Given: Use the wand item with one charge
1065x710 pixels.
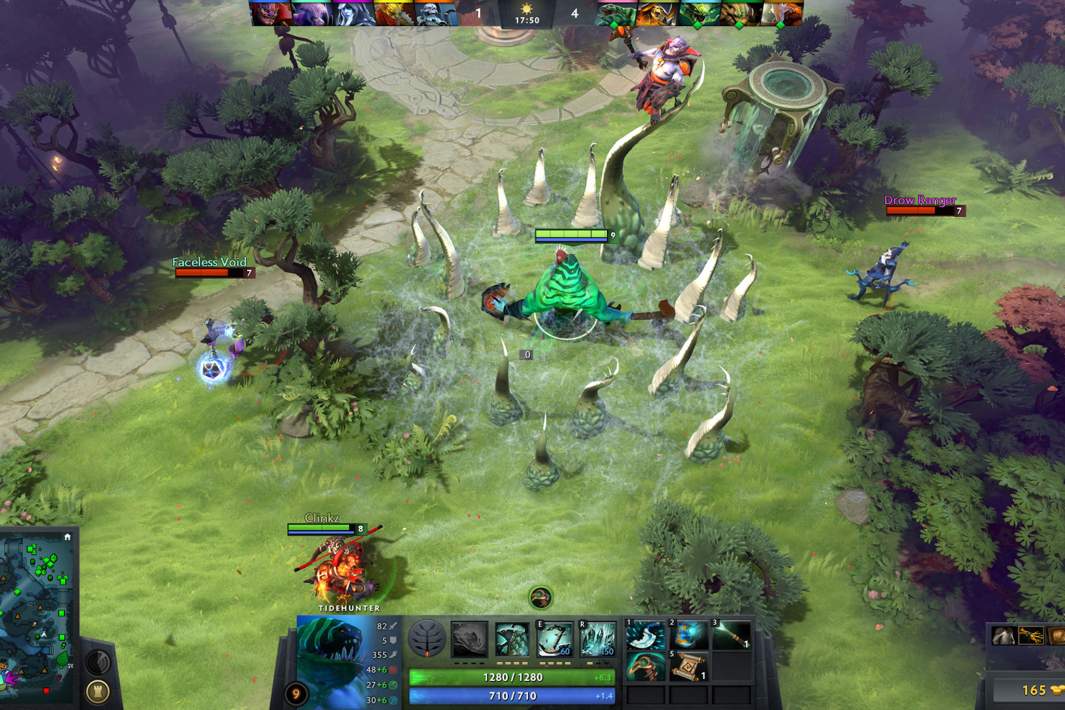Looking at the screenshot, I should [732, 634].
